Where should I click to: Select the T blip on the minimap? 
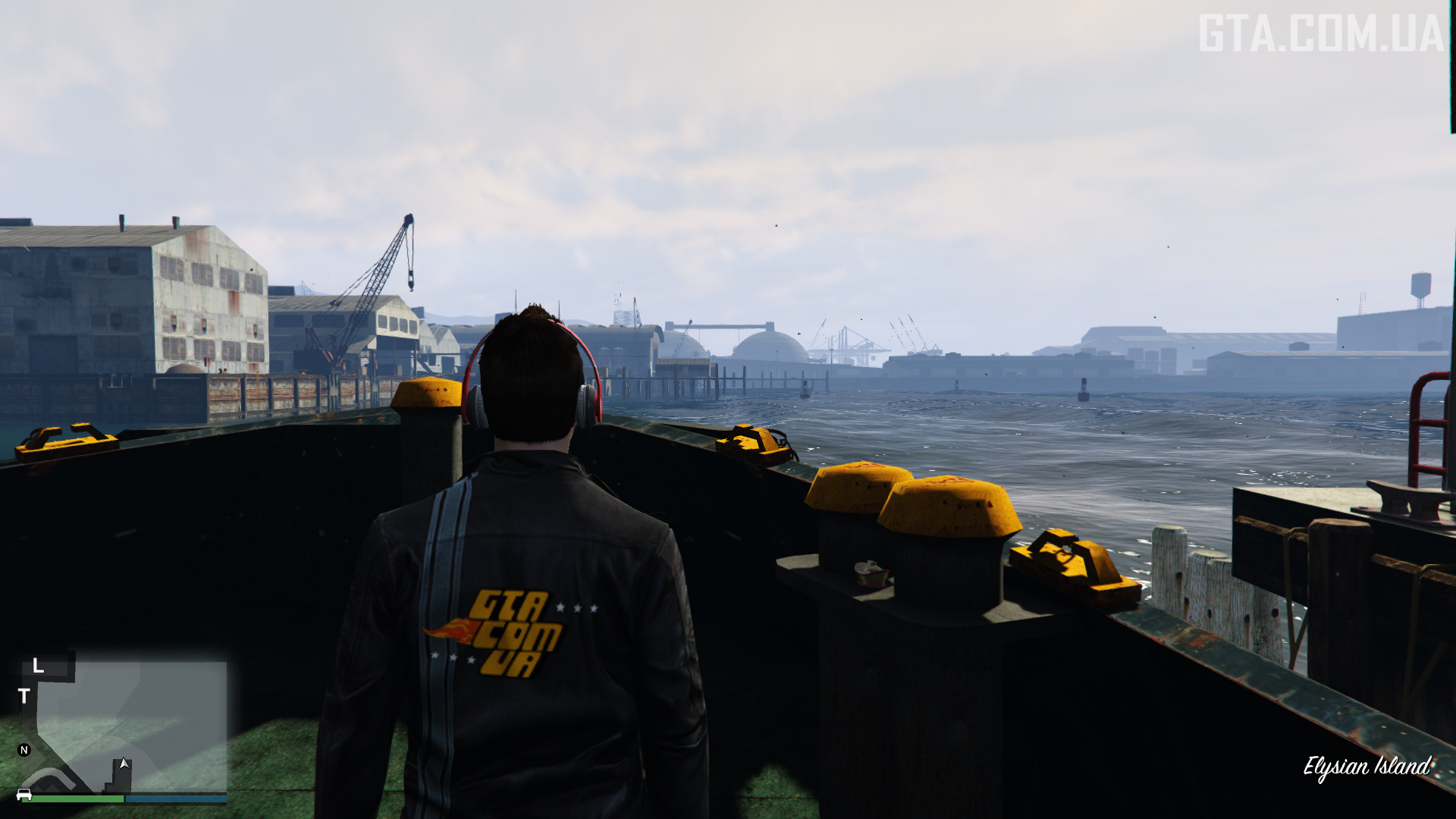coord(24,696)
